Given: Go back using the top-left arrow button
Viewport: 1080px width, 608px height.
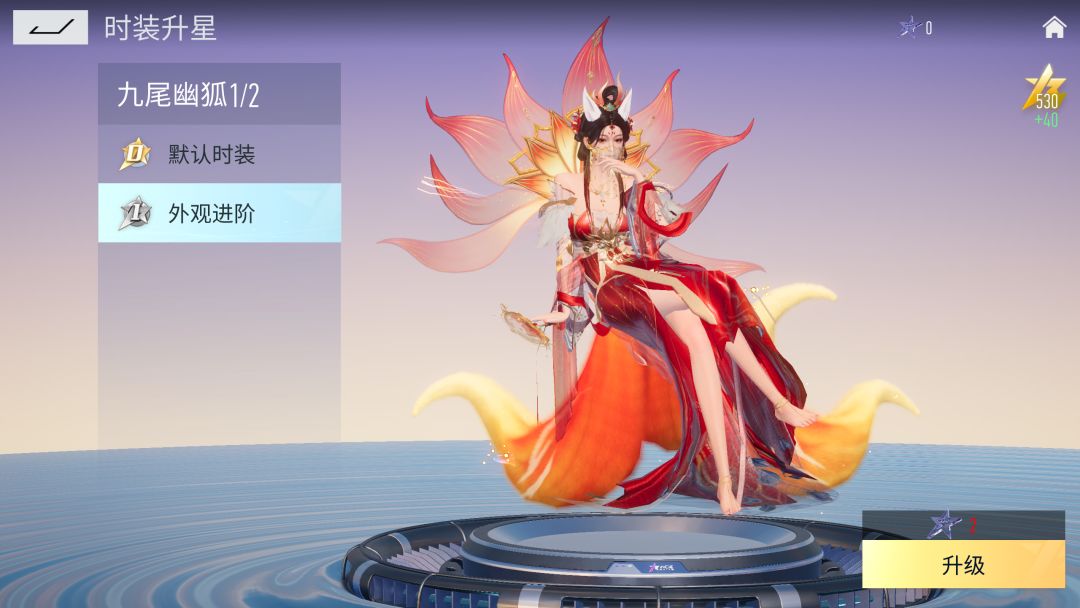Looking at the screenshot, I should [x=50, y=27].
